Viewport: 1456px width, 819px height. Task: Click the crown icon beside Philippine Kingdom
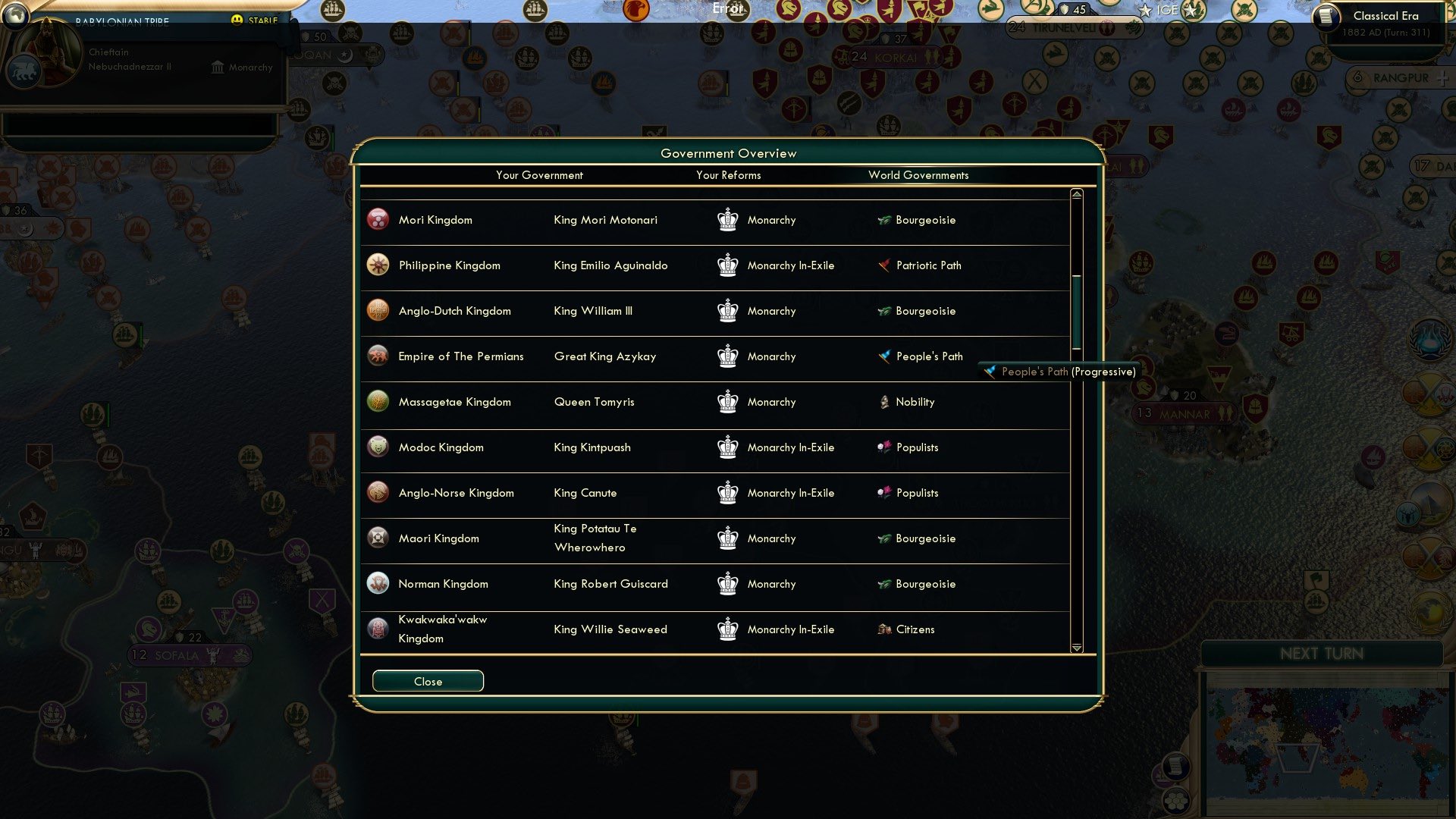pos(727,265)
